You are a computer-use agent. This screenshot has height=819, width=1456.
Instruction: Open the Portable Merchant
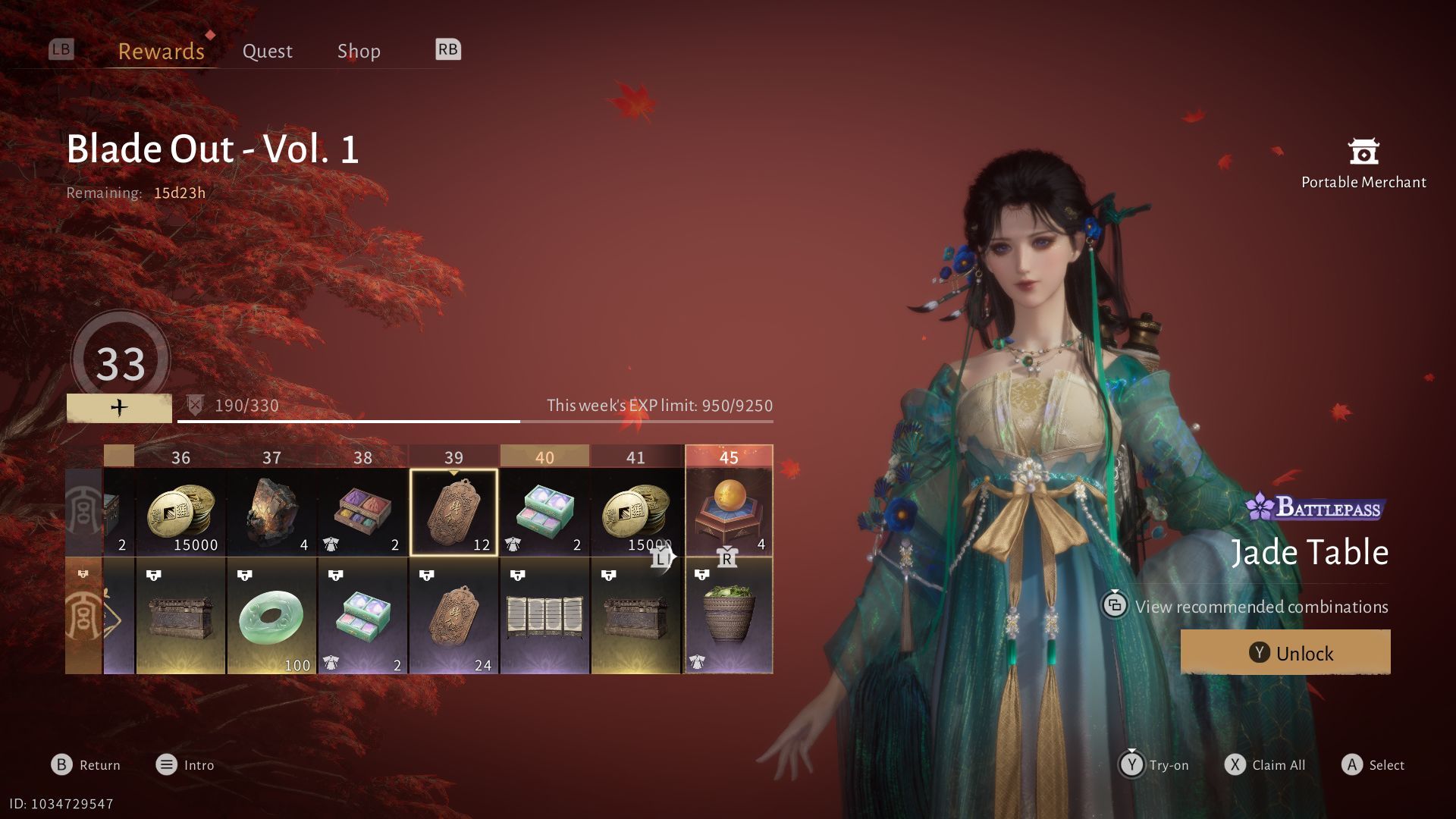1363,163
